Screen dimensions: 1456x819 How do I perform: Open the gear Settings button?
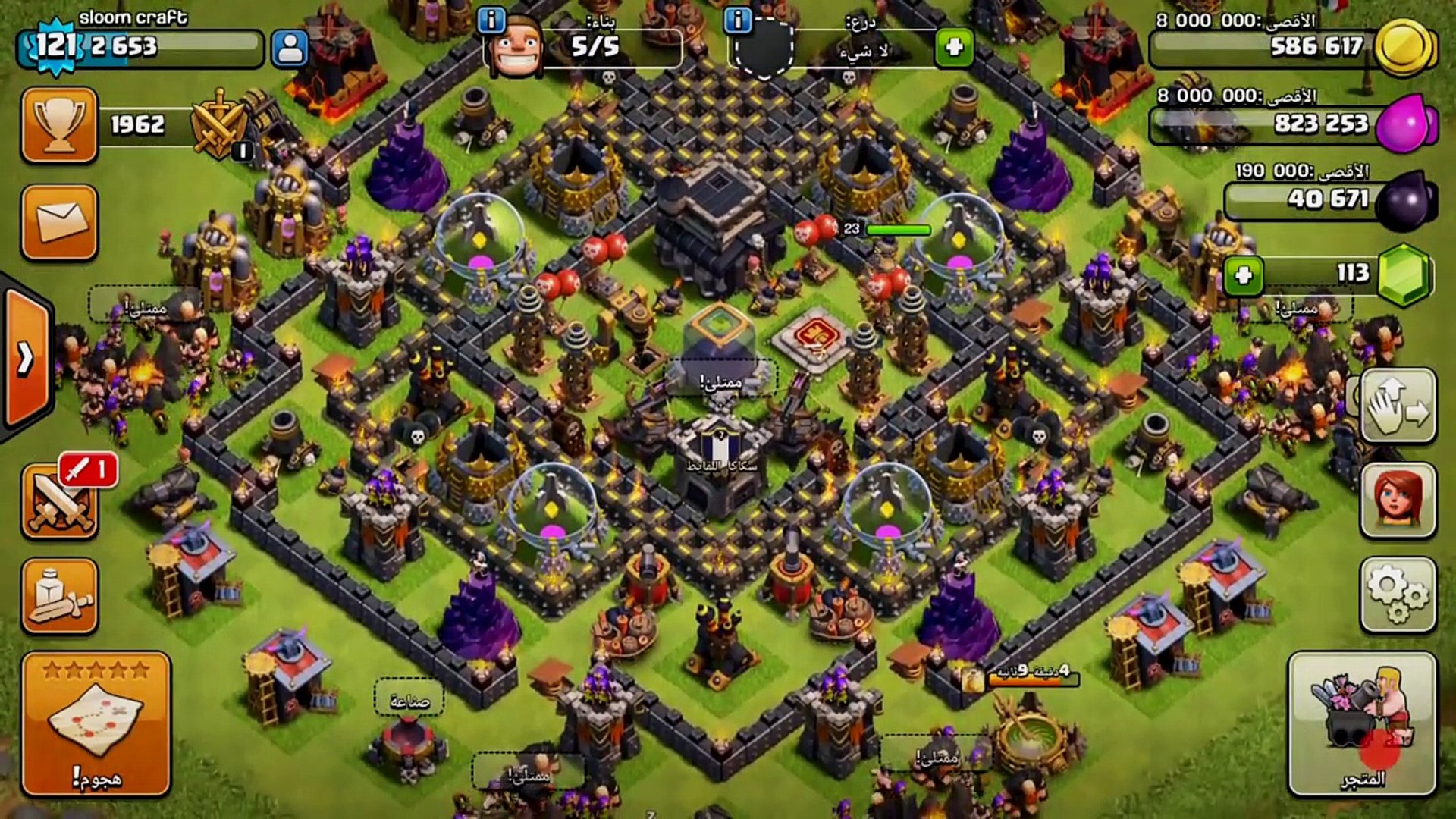pos(1398,595)
